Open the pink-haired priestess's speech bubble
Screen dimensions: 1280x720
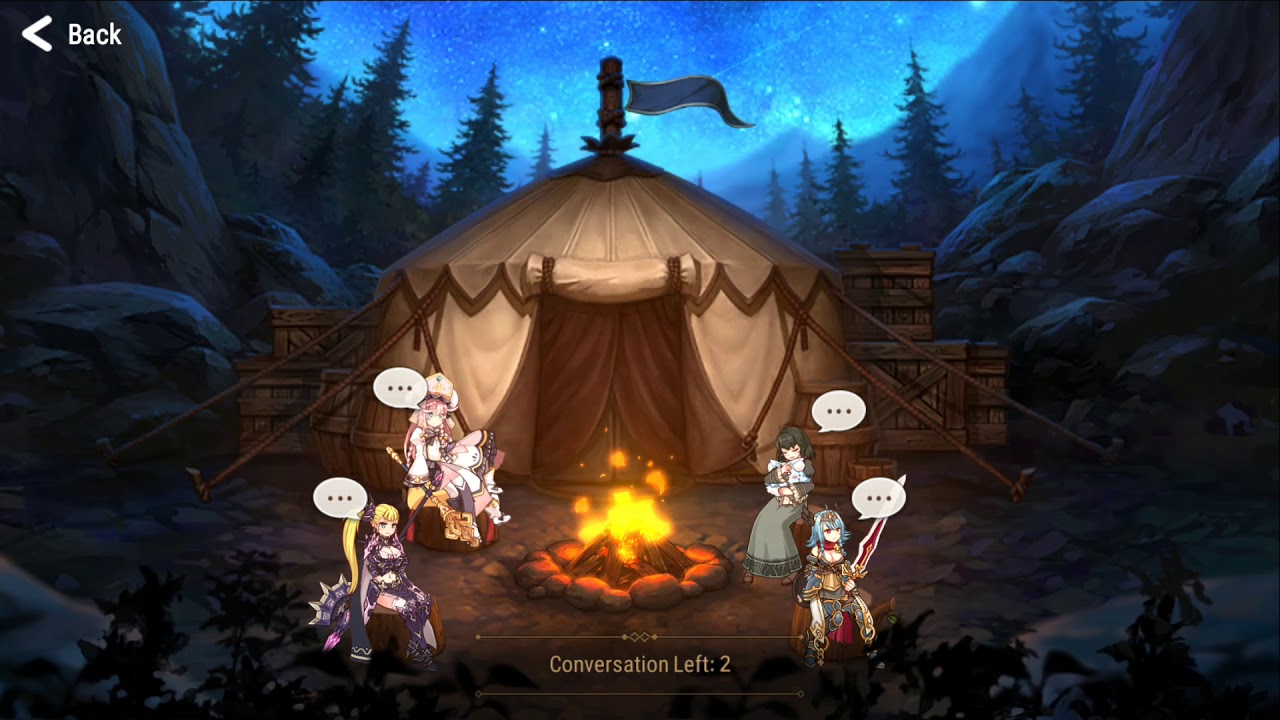[x=400, y=387]
